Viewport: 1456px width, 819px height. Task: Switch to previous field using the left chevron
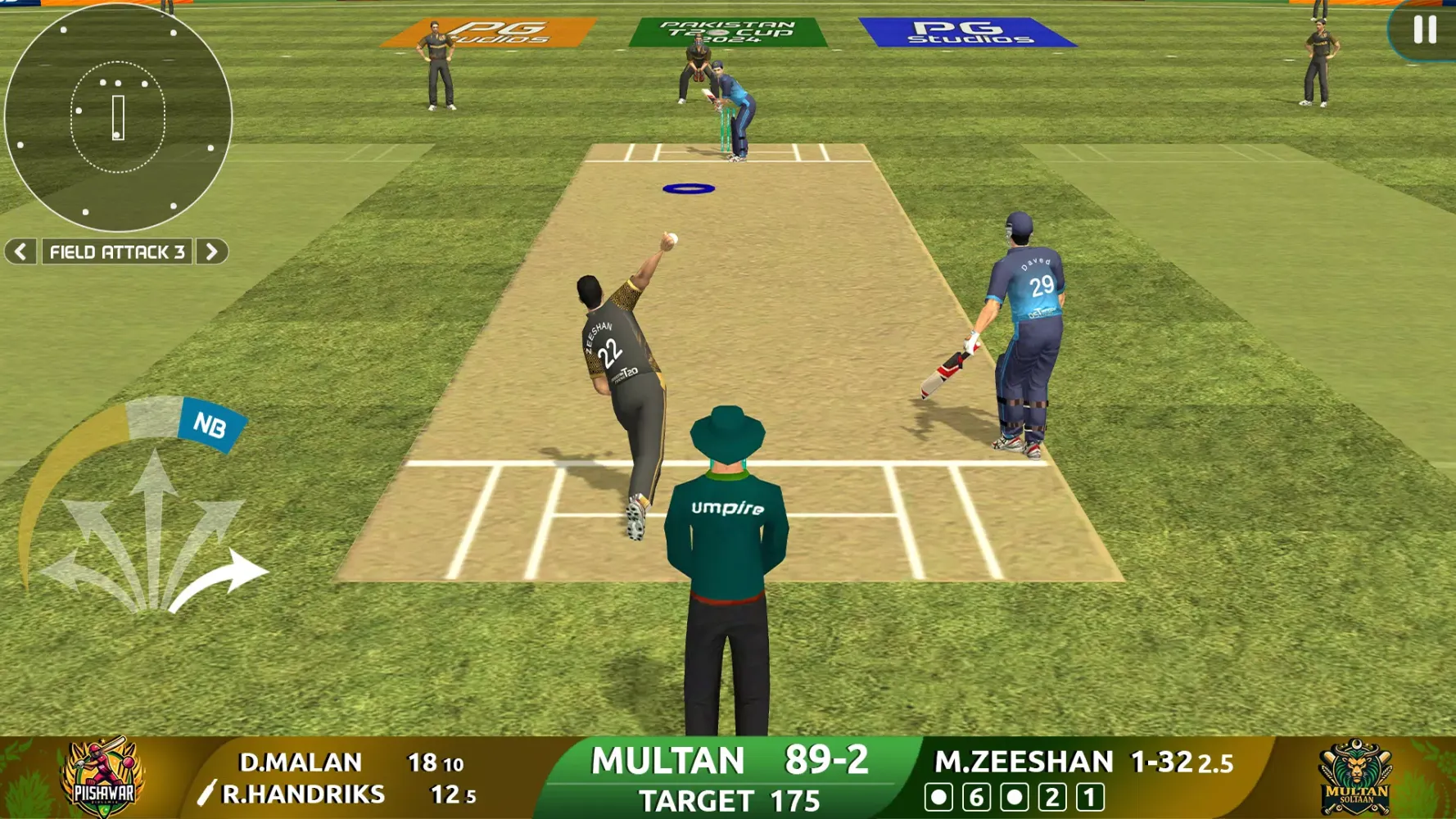click(19, 252)
